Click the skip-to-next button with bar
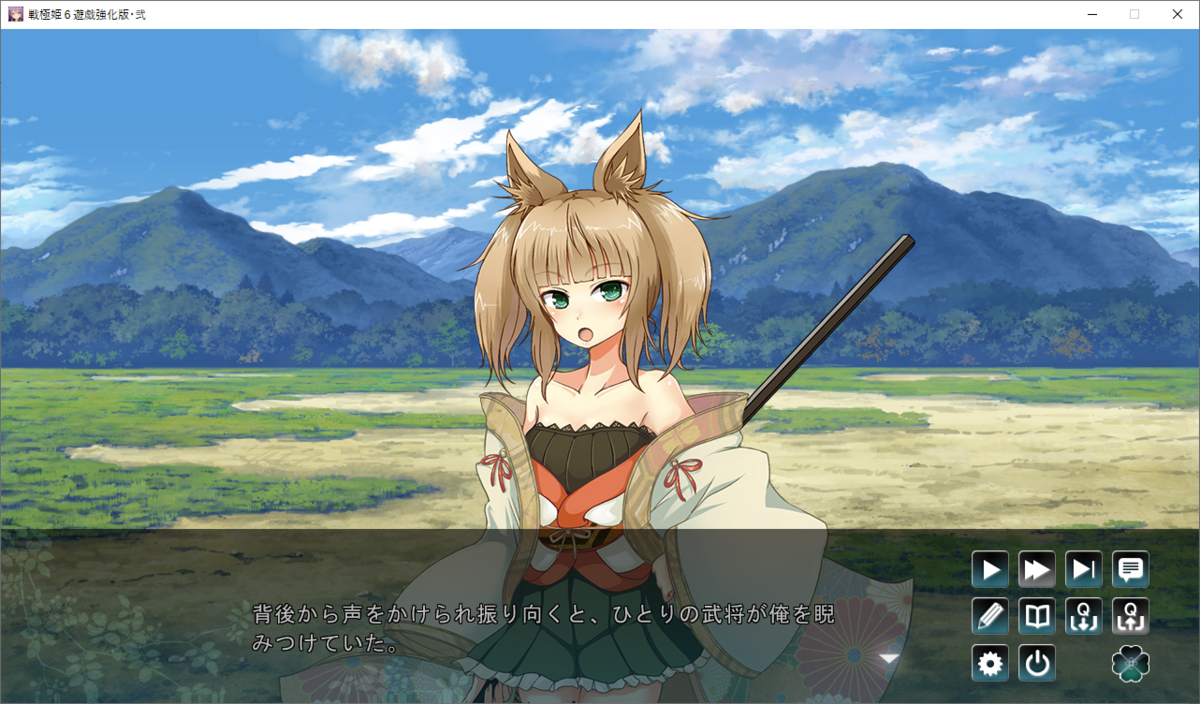This screenshot has height=704, width=1200. click(1084, 570)
